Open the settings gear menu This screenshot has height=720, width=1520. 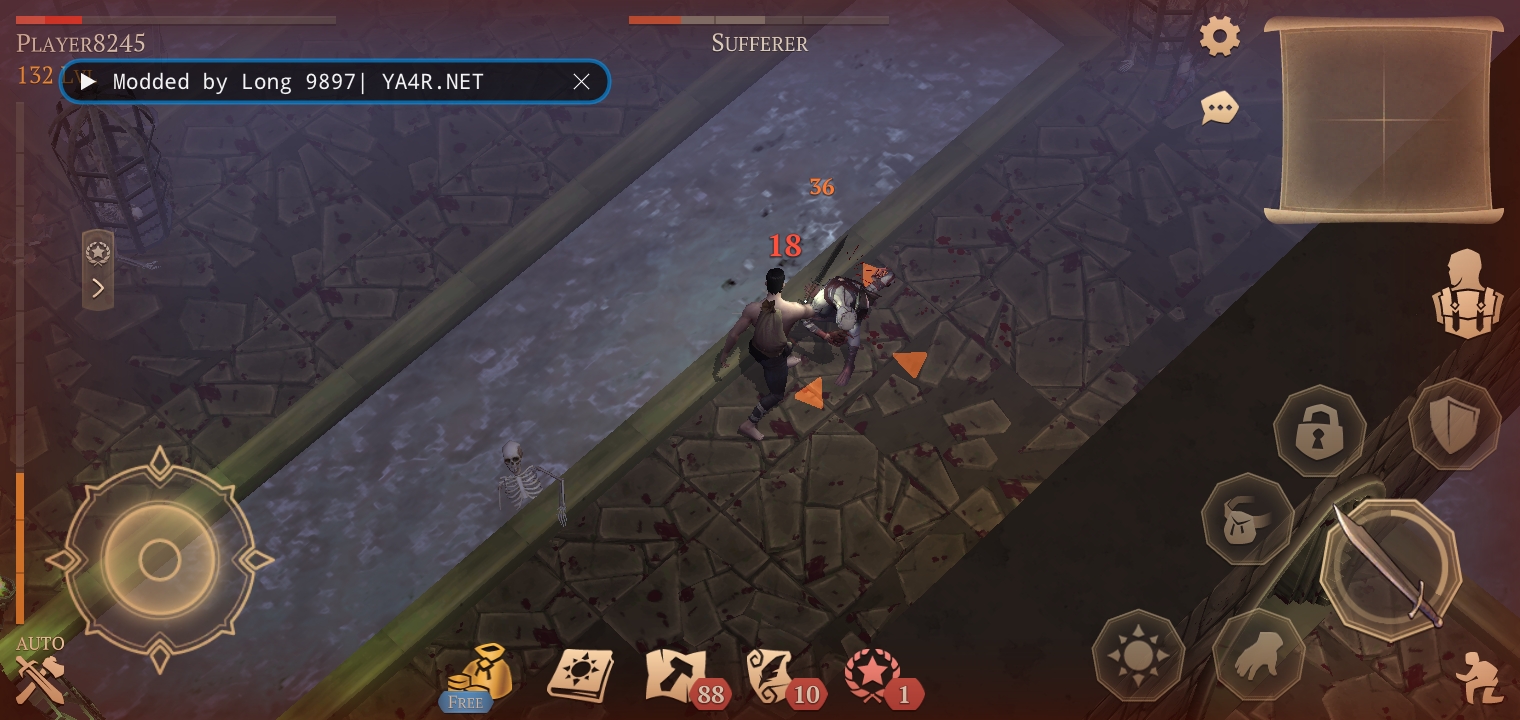[x=1220, y=37]
